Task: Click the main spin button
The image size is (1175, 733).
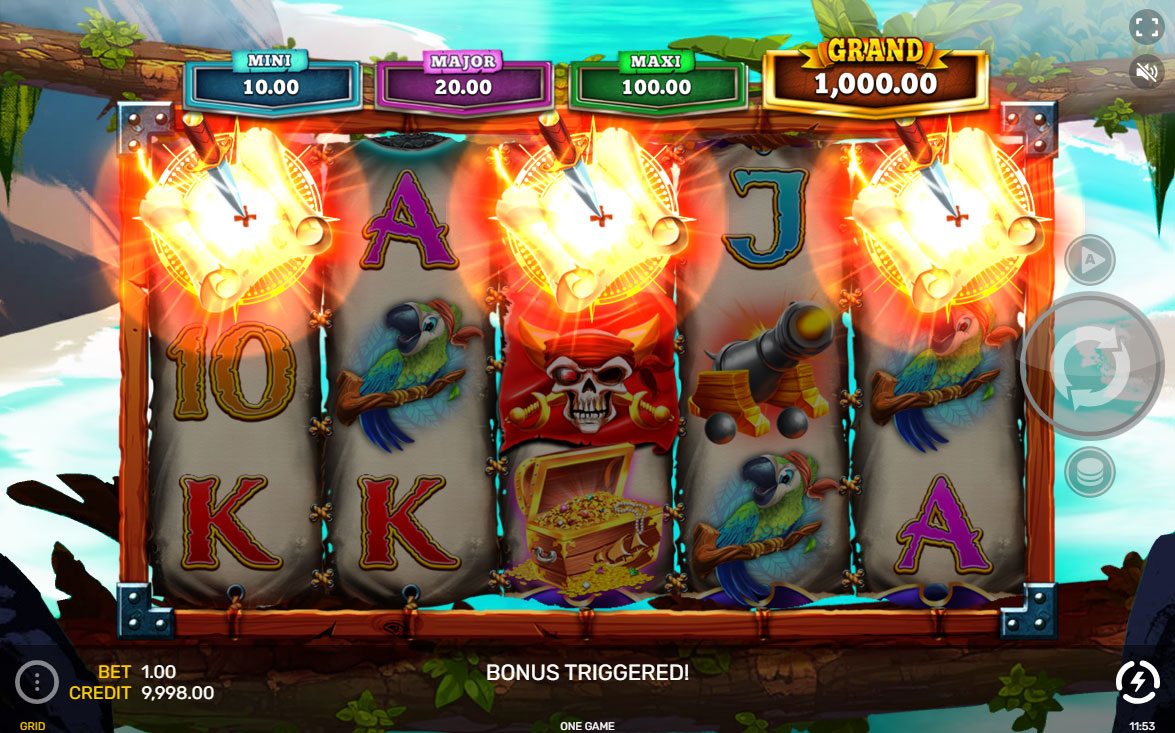Action: coord(1089,365)
